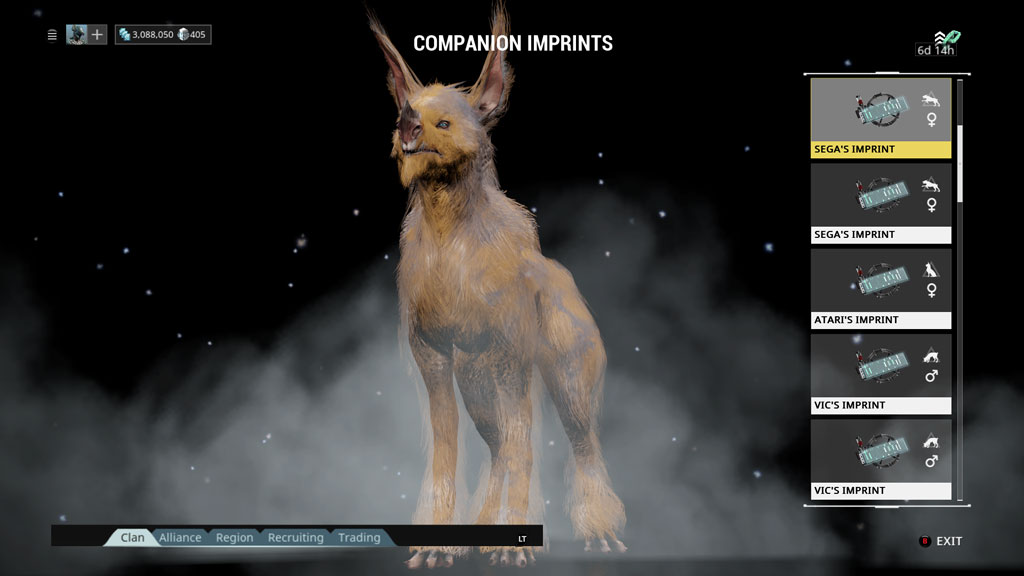The width and height of the screenshot is (1024, 576).
Task: Show the Region chat tab
Action: 234,538
